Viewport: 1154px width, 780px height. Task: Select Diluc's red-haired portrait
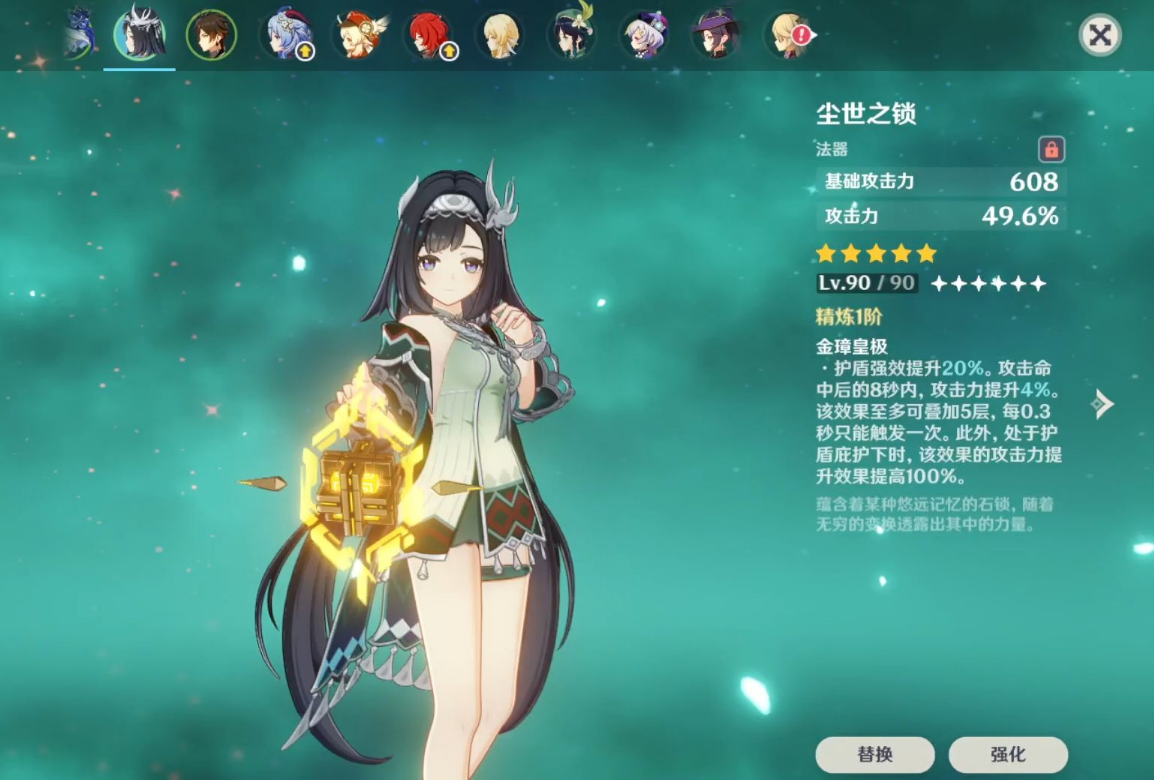pos(429,35)
